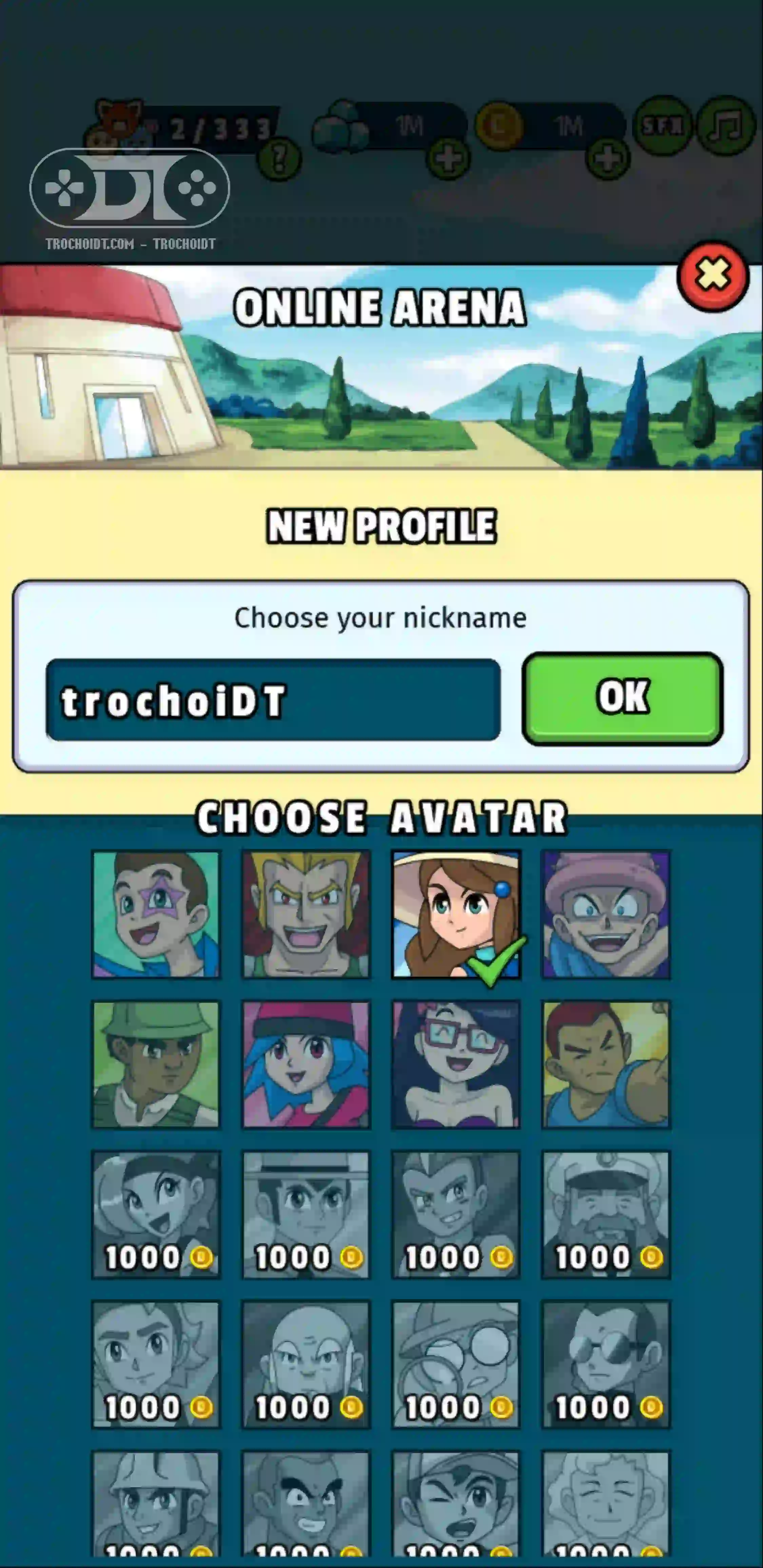The image size is (763, 1568).
Task: Pick the blue-haired girl avatar
Action: [x=306, y=1065]
